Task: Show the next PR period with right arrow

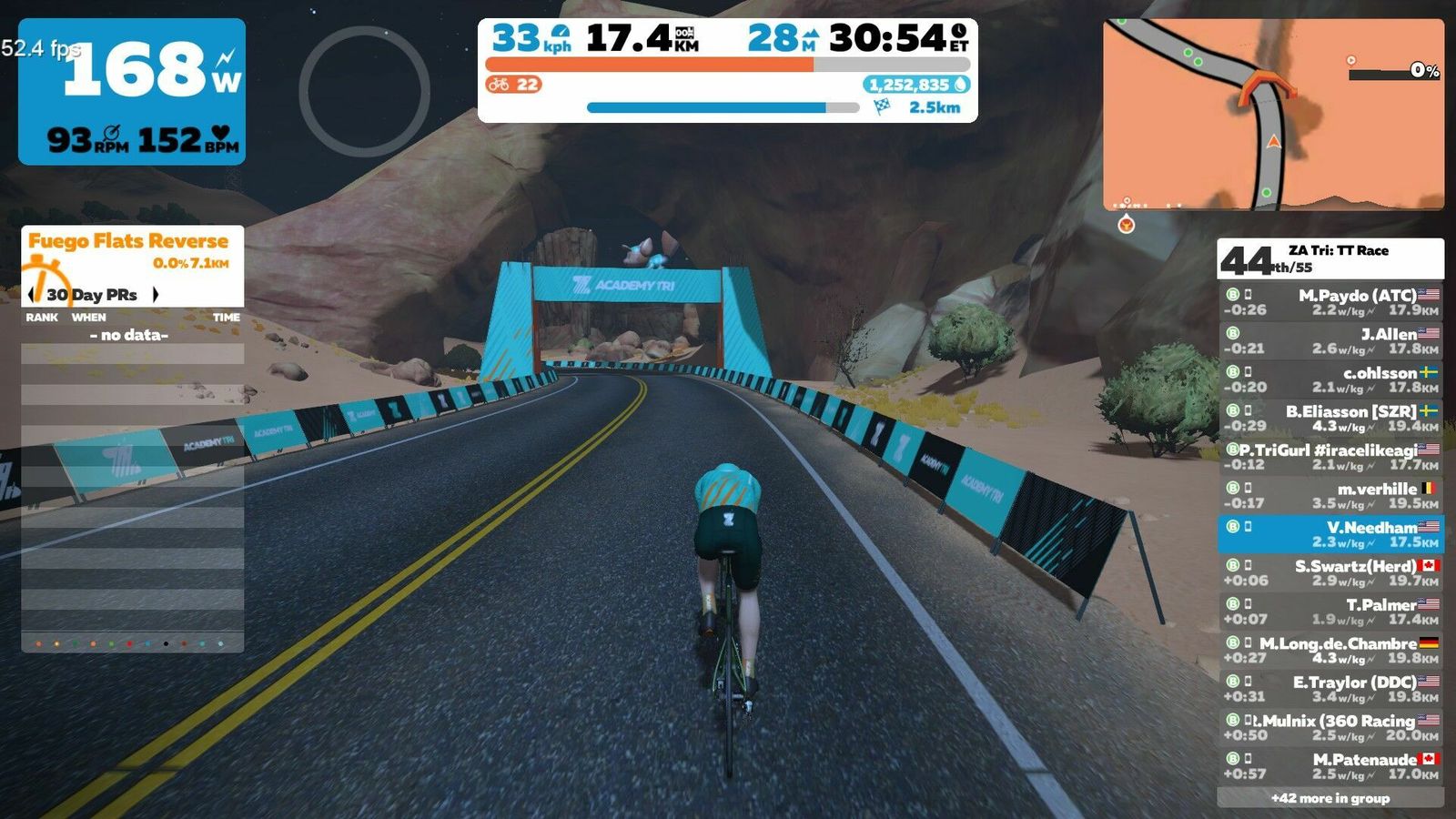Action: pyautogui.click(x=156, y=295)
